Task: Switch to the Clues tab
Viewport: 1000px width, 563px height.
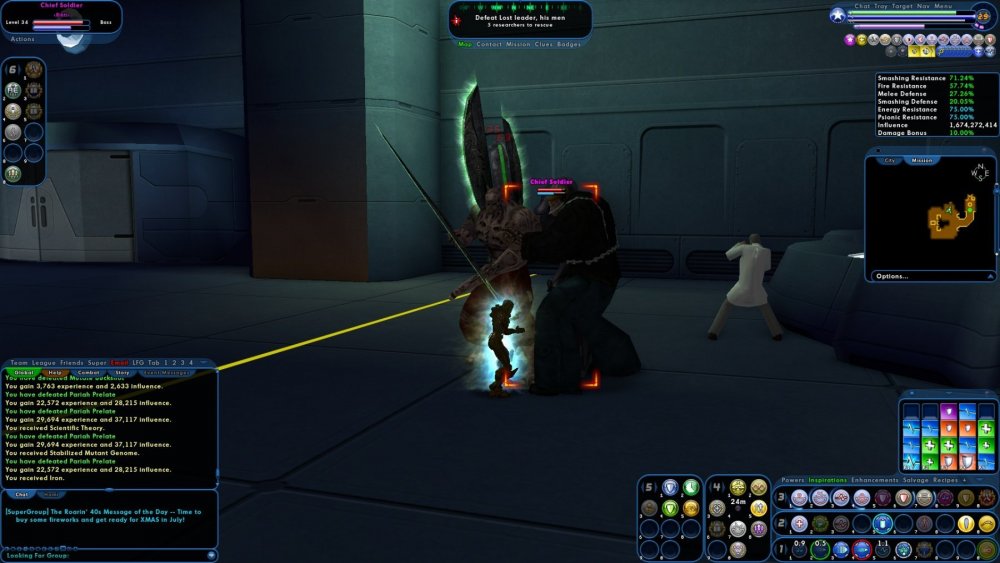Action: coord(544,44)
